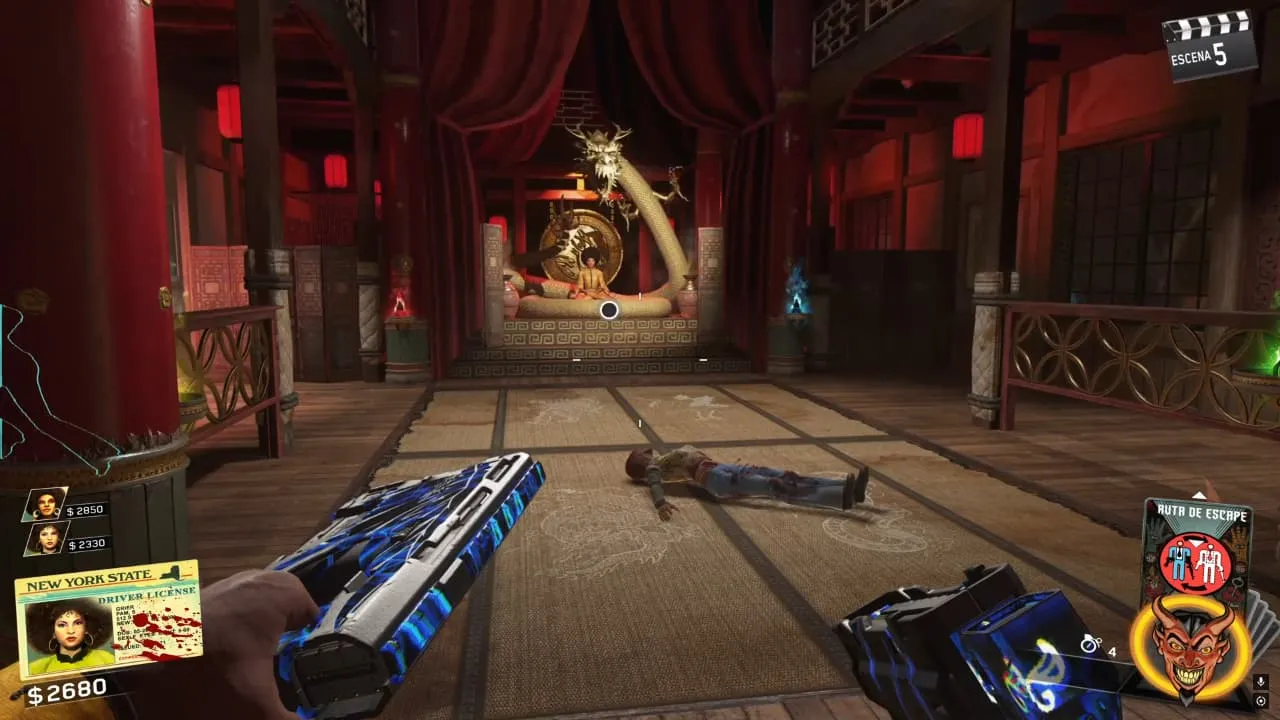This screenshot has height=720, width=1280.
Task: Click the grenade equipment icon
Action: coord(1090,644)
